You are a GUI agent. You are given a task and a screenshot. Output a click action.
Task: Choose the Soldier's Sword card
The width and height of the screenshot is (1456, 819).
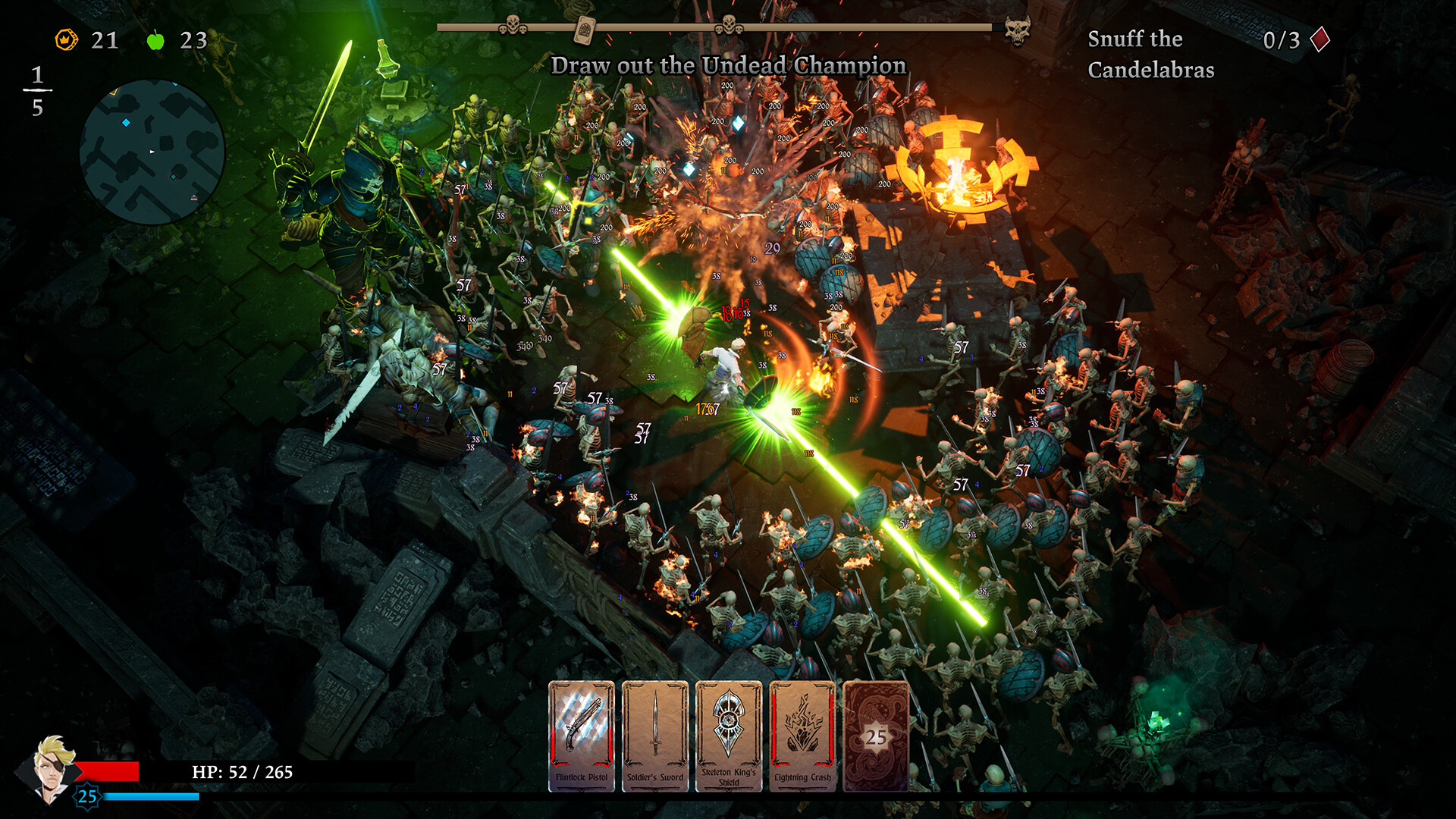[x=655, y=736]
